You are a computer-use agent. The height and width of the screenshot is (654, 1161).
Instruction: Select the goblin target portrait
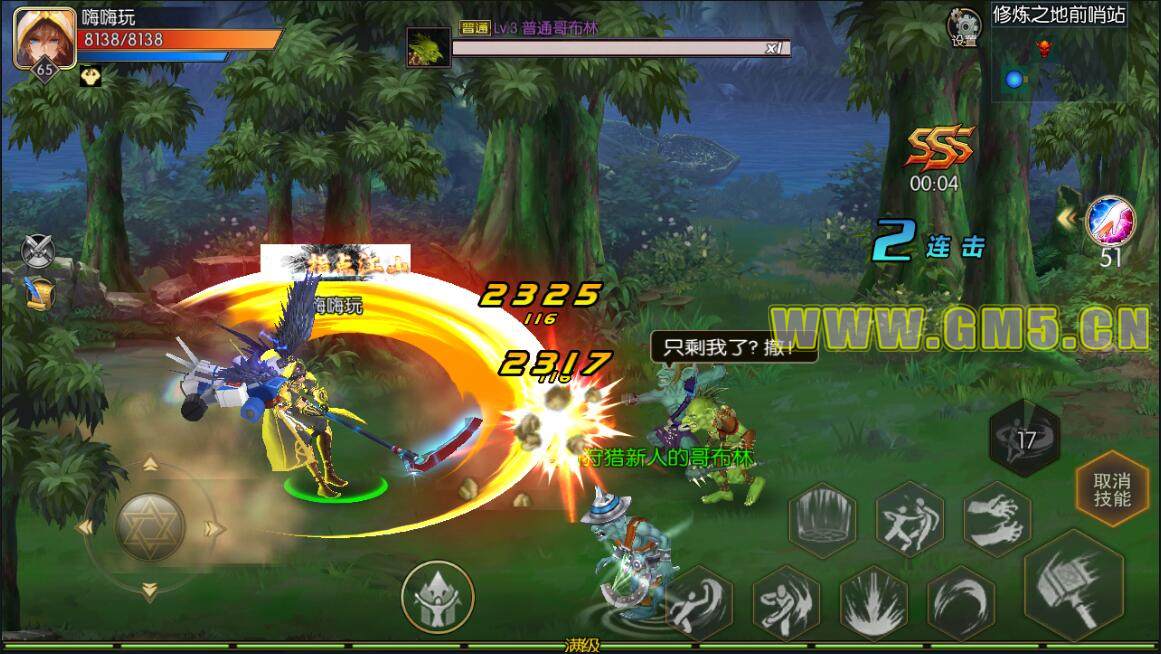(428, 47)
